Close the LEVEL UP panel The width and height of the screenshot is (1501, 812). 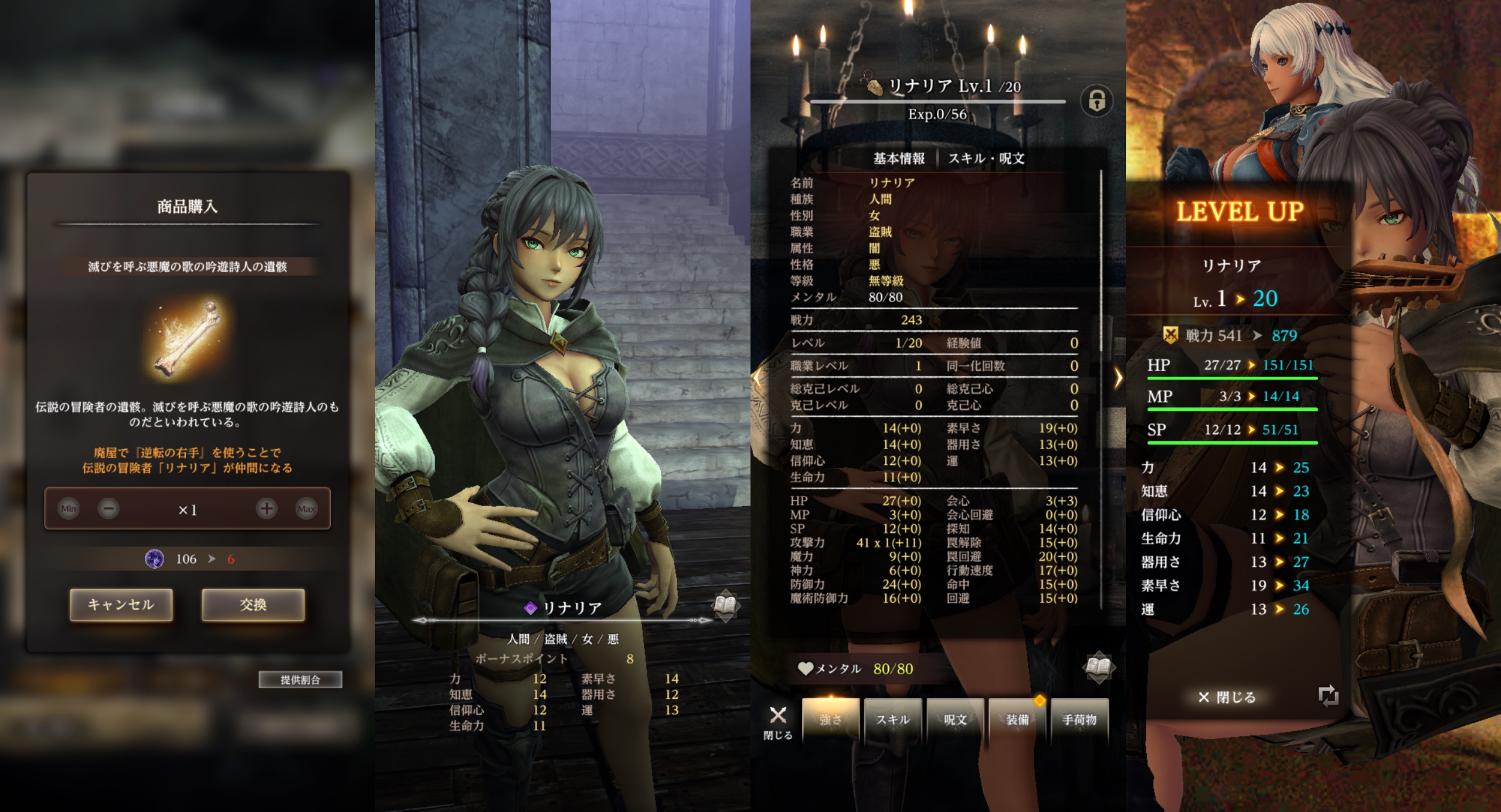click(1226, 697)
